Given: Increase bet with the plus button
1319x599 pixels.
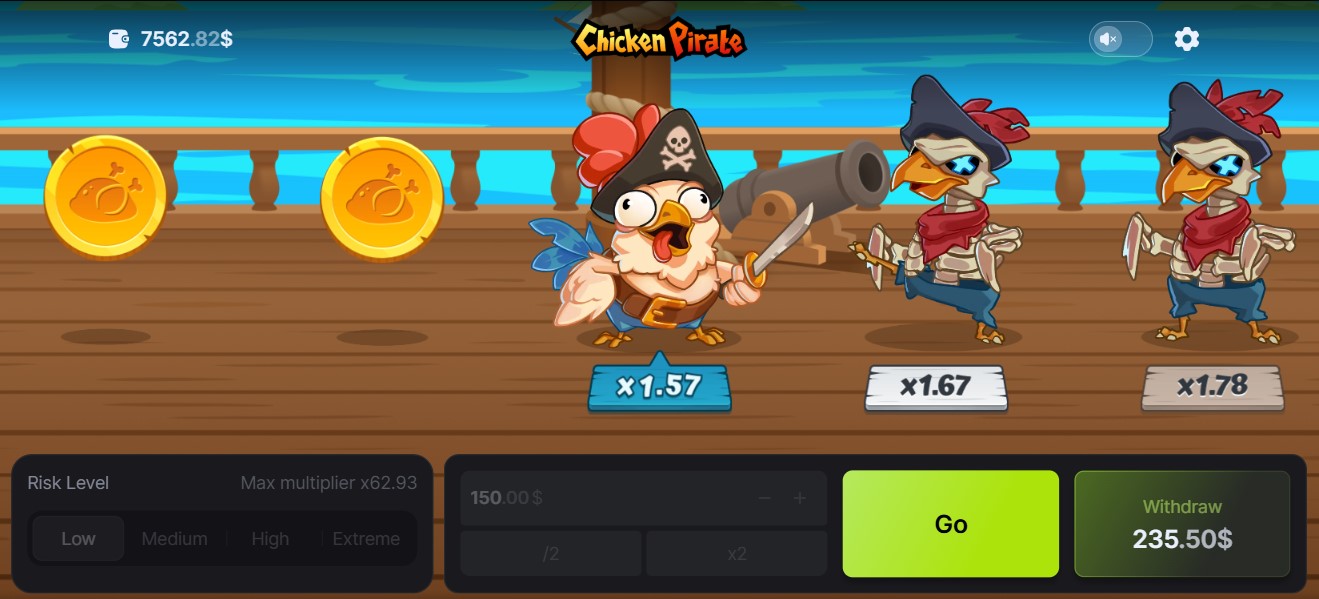Looking at the screenshot, I should (800, 498).
